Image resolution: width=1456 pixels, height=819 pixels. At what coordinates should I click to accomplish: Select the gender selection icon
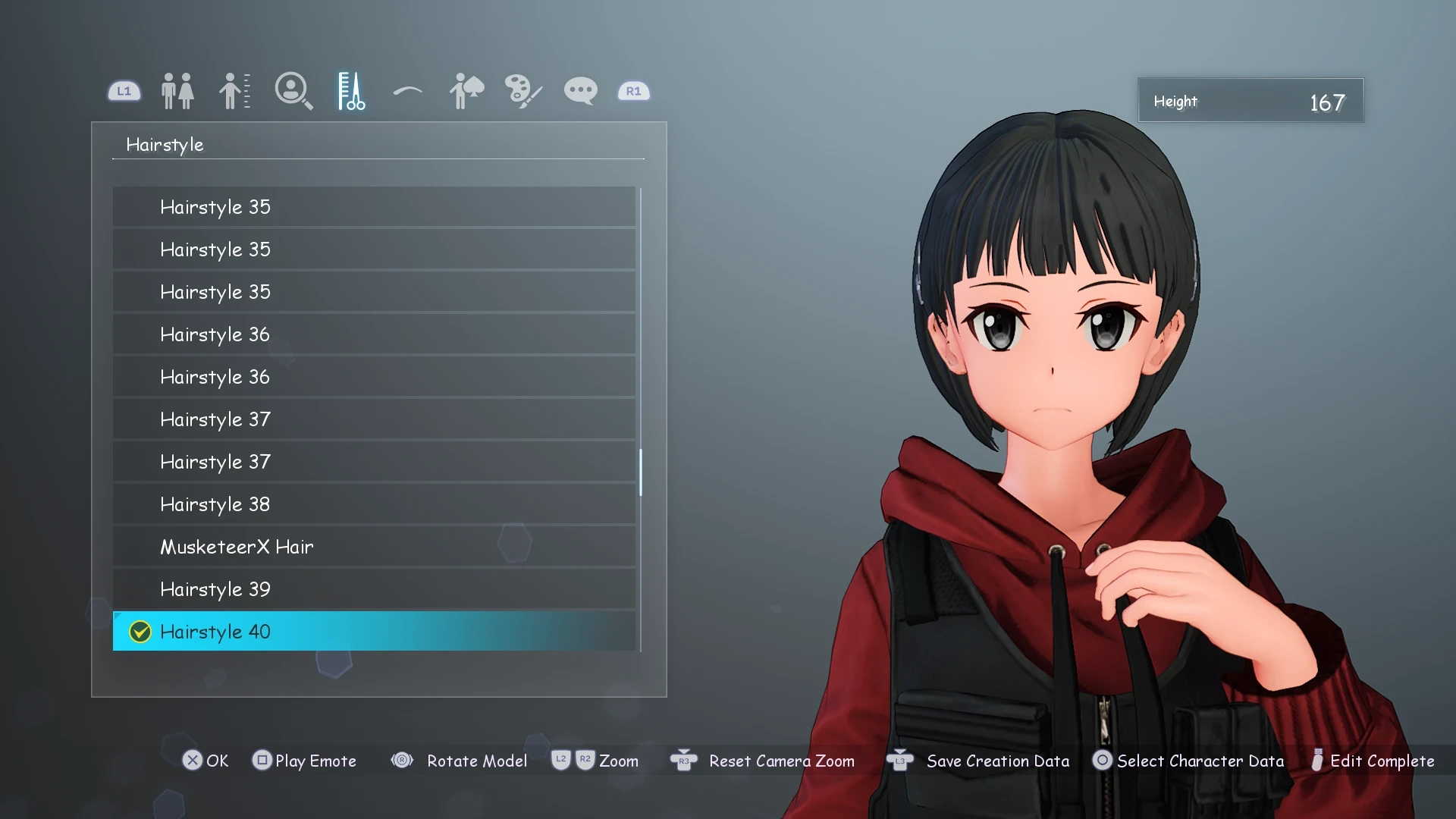click(x=177, y=90)
